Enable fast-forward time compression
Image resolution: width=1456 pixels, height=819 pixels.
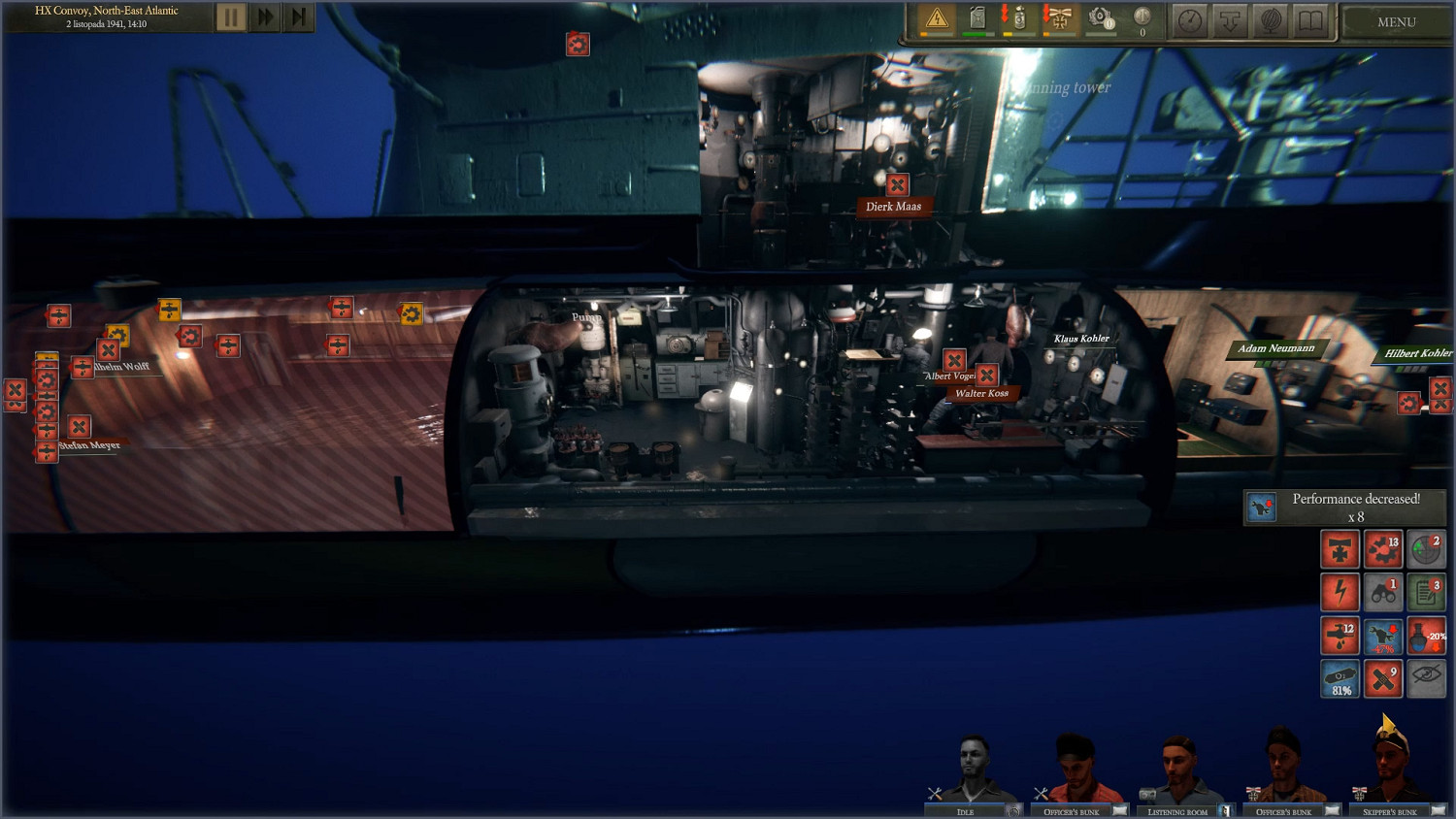click(264, 16)
